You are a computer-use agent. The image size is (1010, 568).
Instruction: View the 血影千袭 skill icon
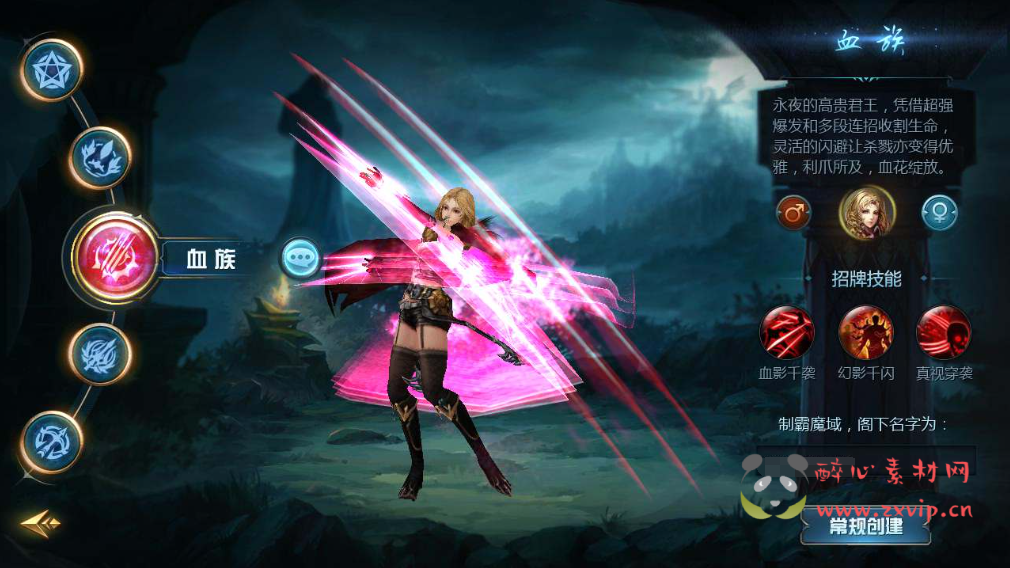(787, 333)
